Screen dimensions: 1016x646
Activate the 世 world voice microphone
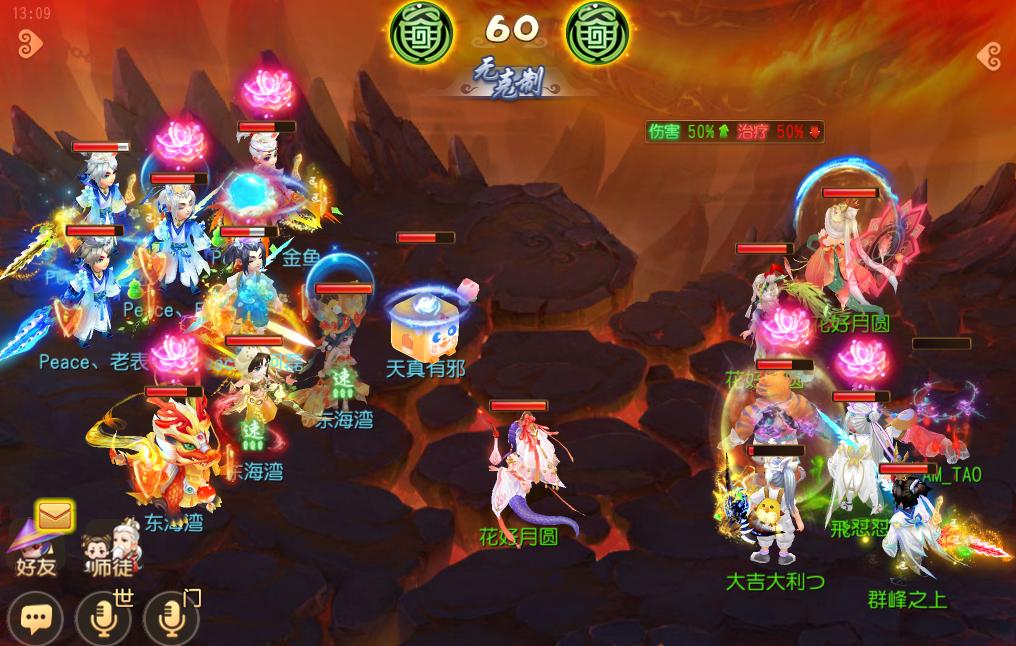point(103,619)
